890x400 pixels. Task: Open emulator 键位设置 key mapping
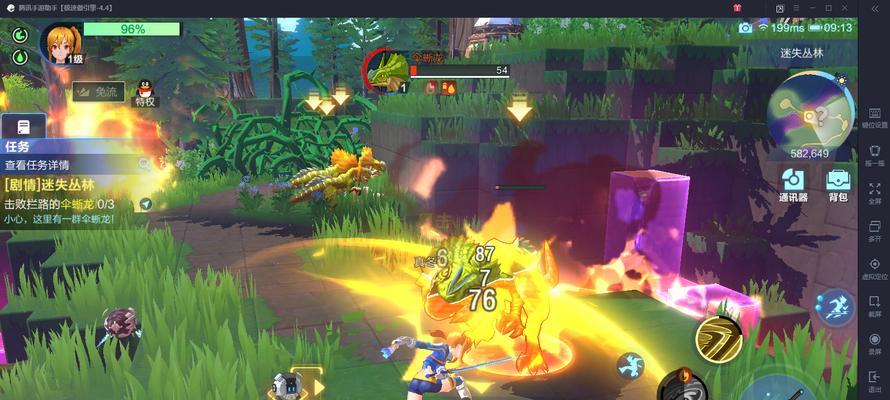click(874, 116)
